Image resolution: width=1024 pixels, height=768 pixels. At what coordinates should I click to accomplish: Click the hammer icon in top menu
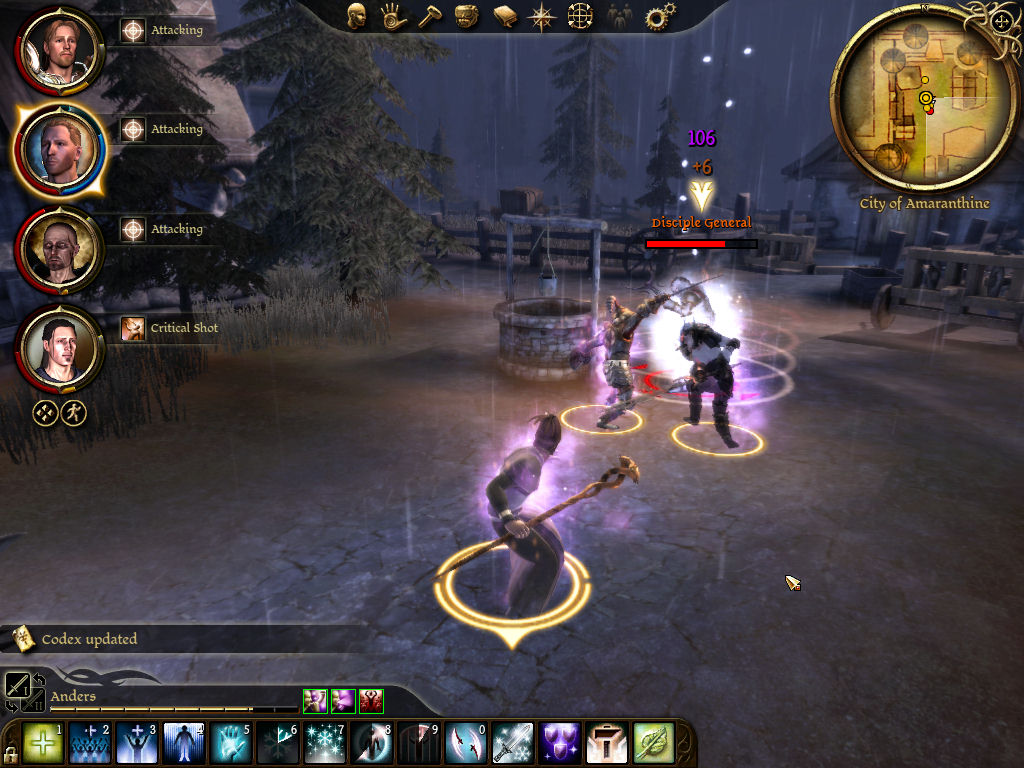[x=430, y=16]
